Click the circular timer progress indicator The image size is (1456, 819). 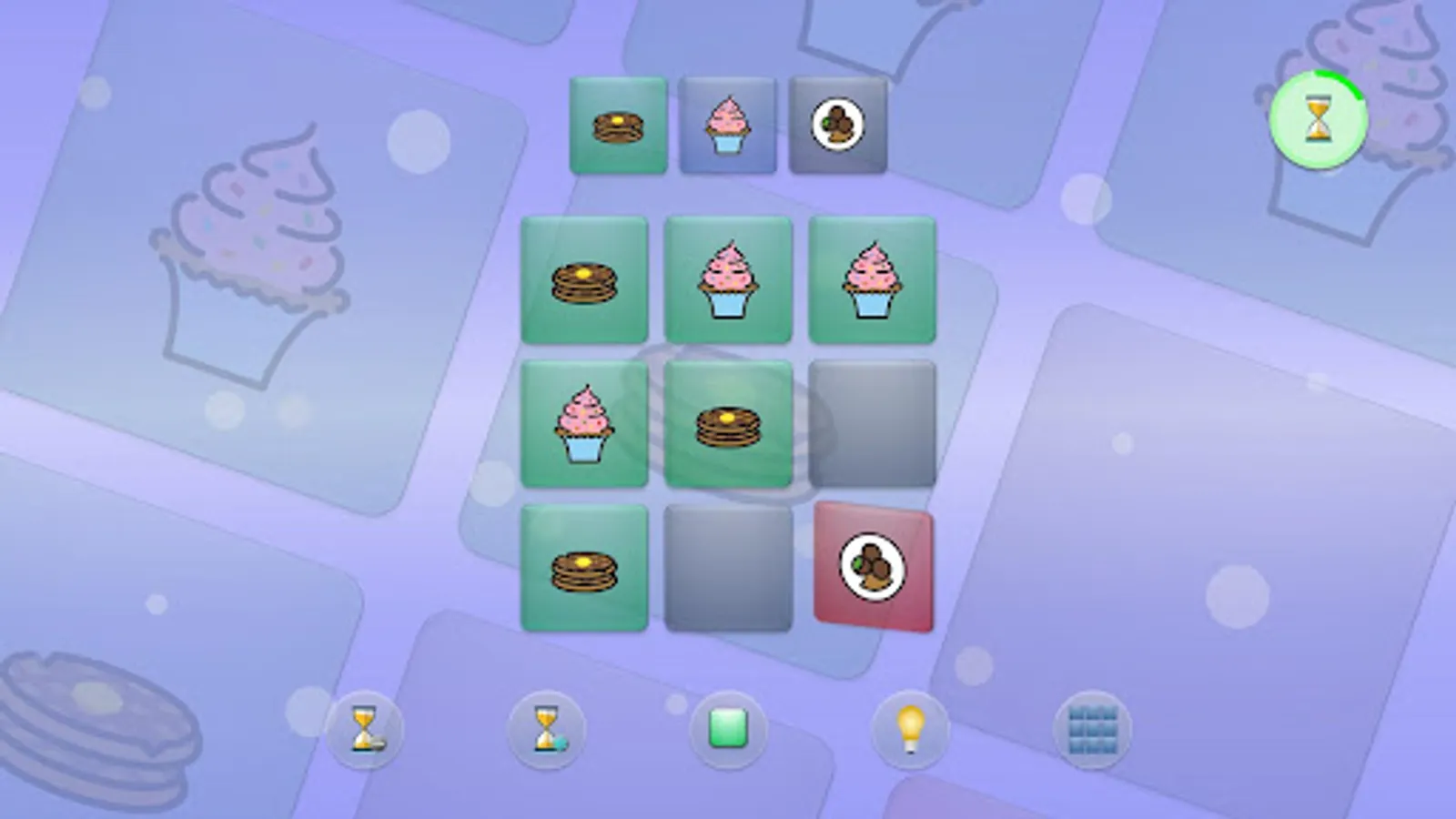[x=1321, y=118]
